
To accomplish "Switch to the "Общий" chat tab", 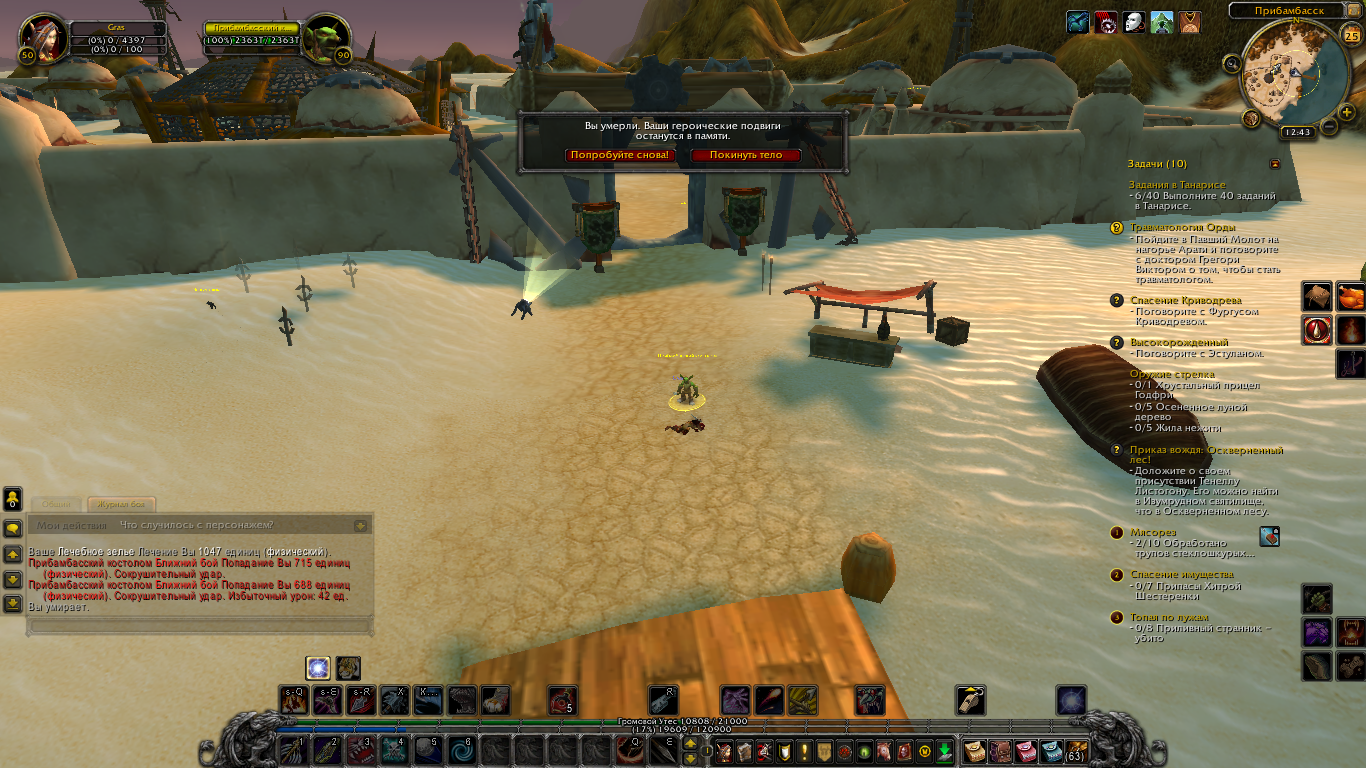I will [x=56, y=504].
